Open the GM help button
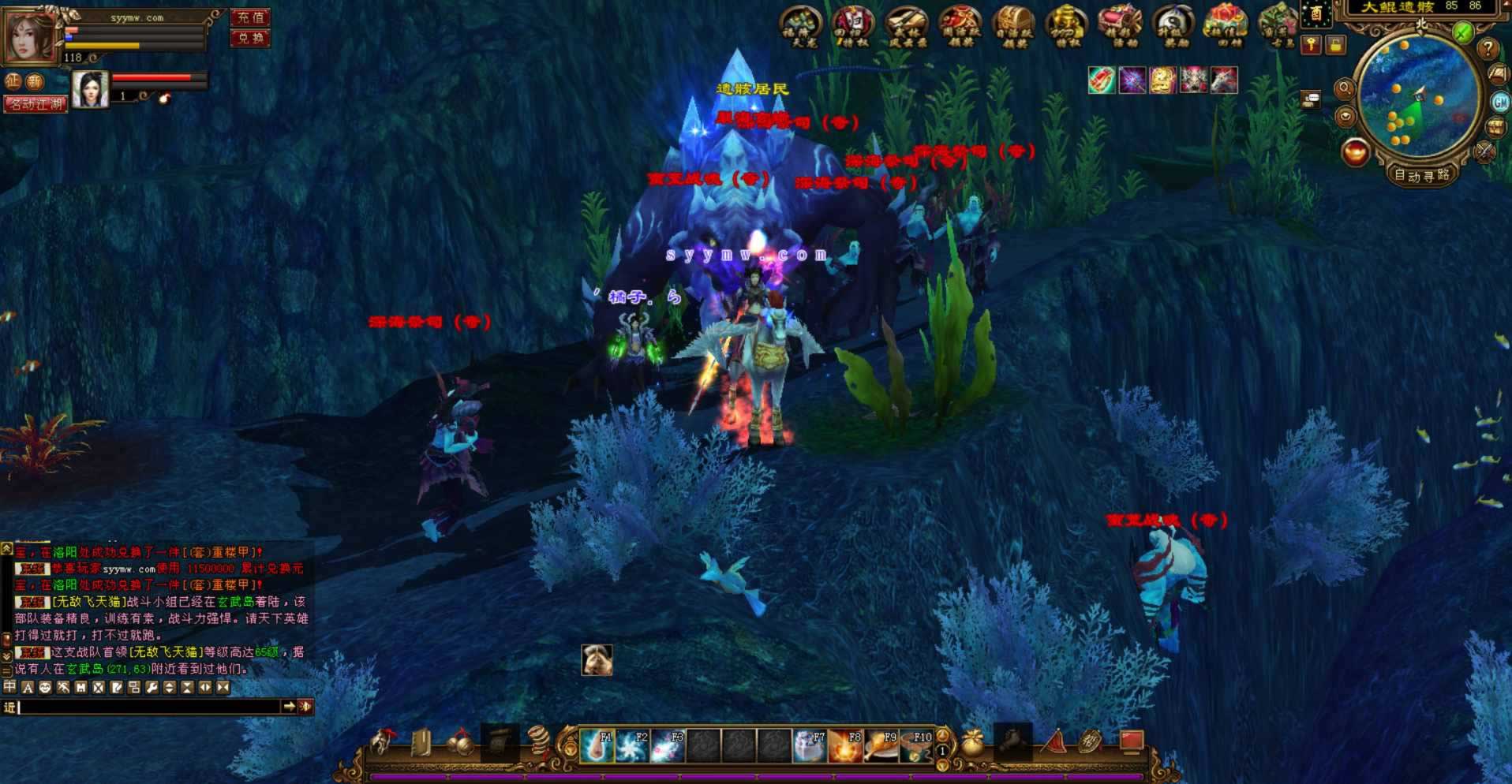The image size is (1512, 784). pos(1499,102)
